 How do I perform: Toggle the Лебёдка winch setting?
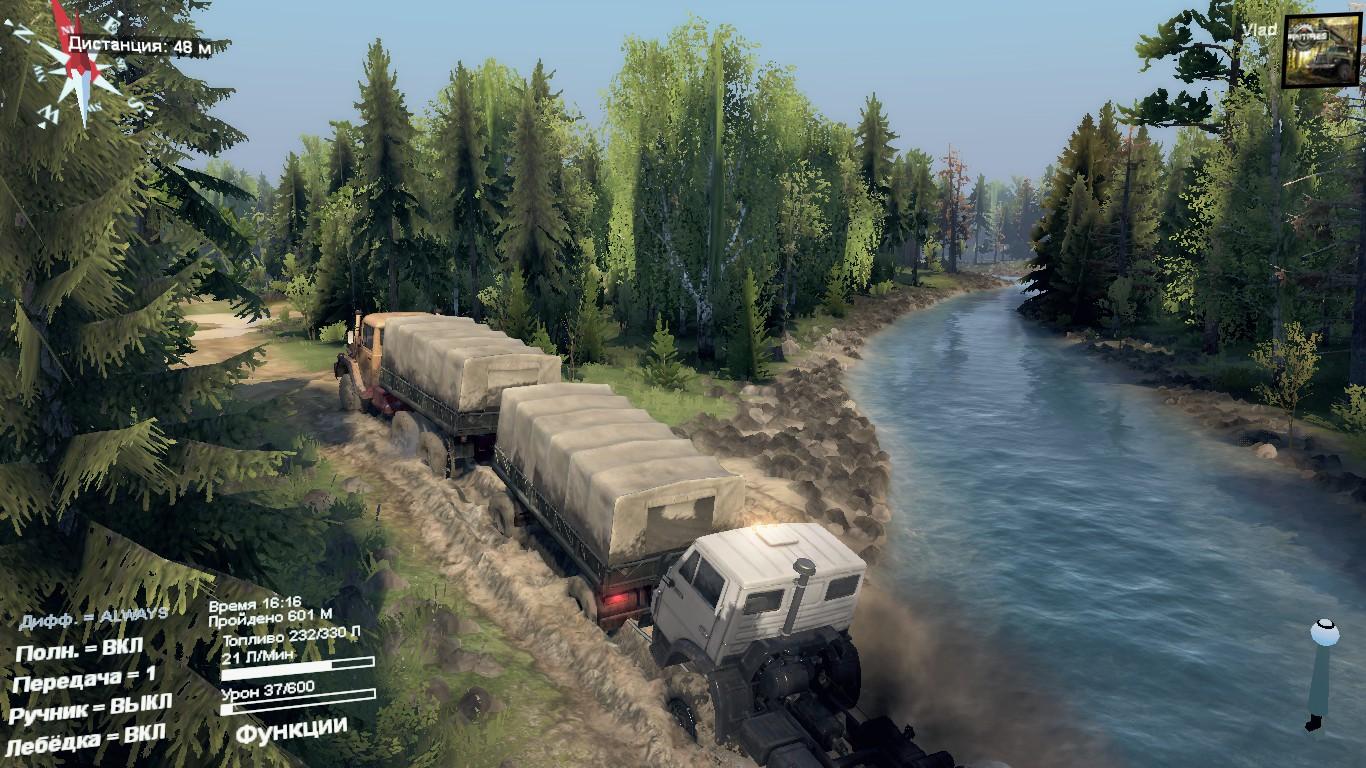click(x=85, y=738)
